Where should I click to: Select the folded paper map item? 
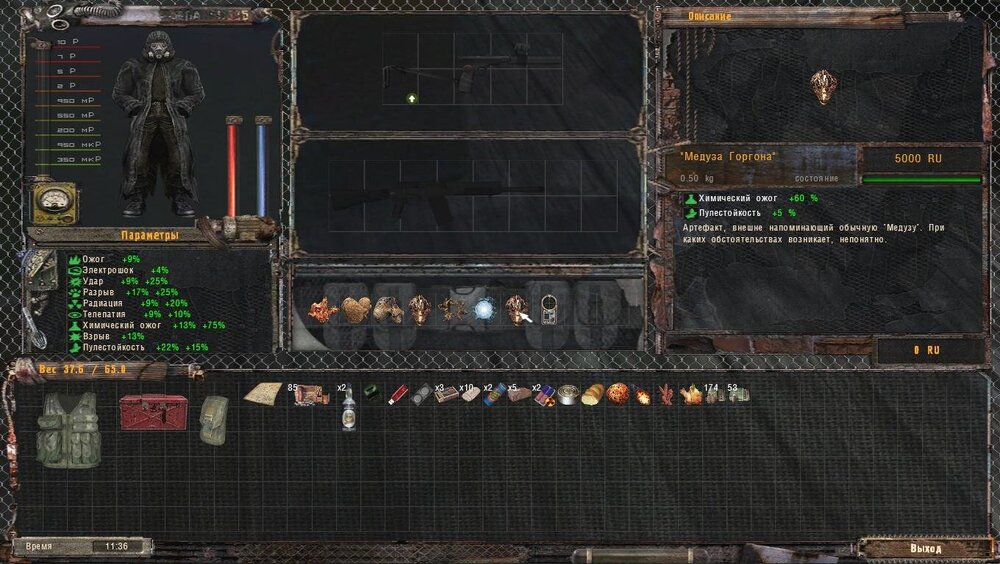pos(261,394)
